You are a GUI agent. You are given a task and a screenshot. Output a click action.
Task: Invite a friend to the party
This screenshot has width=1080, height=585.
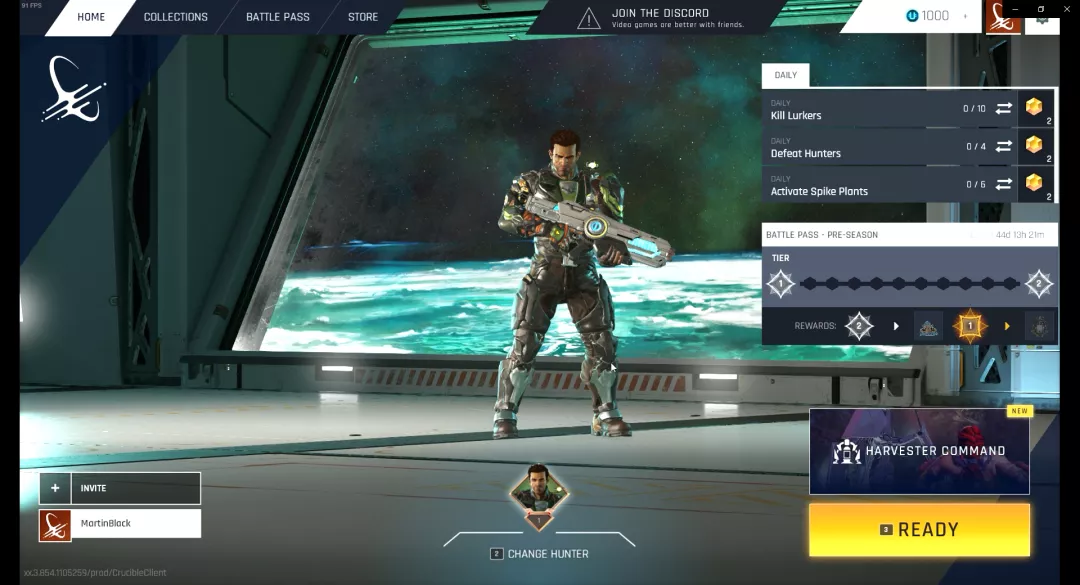tap(120, 488)
